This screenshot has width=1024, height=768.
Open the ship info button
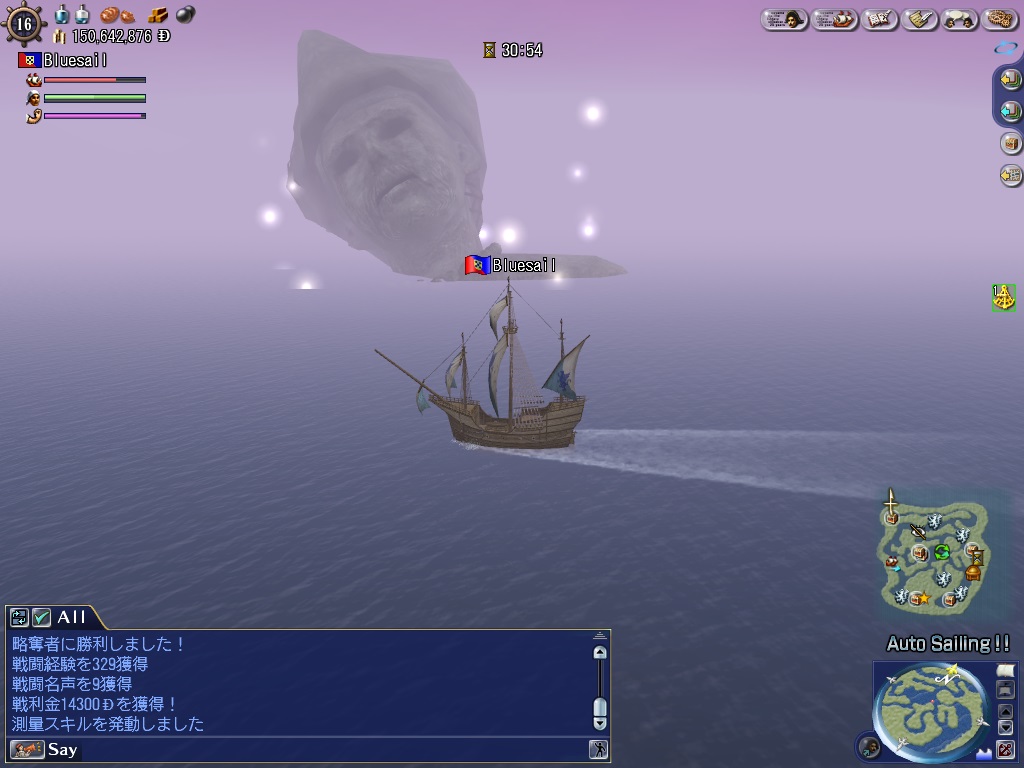click(835, 19)
